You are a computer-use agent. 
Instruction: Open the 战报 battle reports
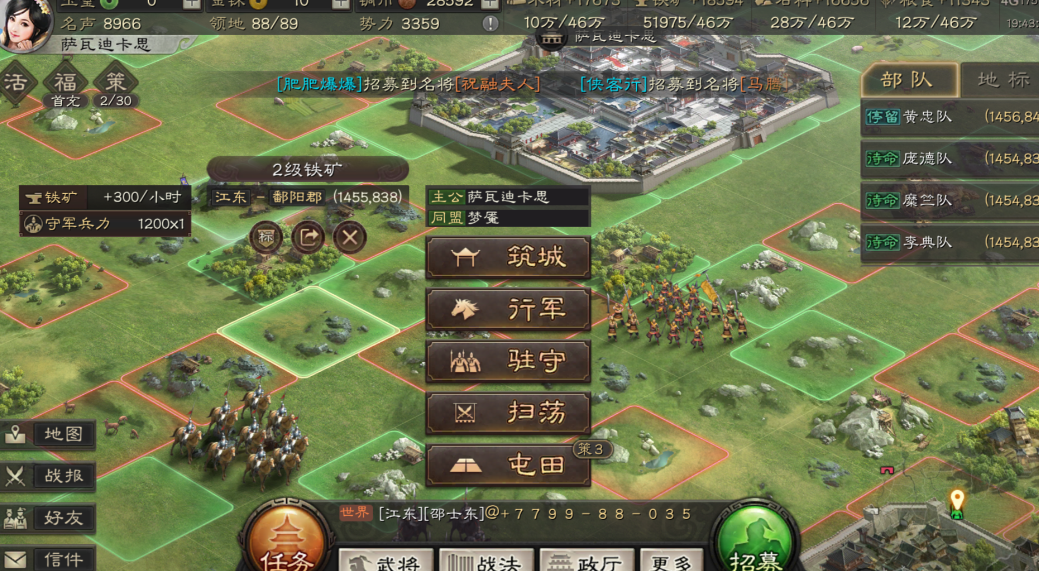50,476
